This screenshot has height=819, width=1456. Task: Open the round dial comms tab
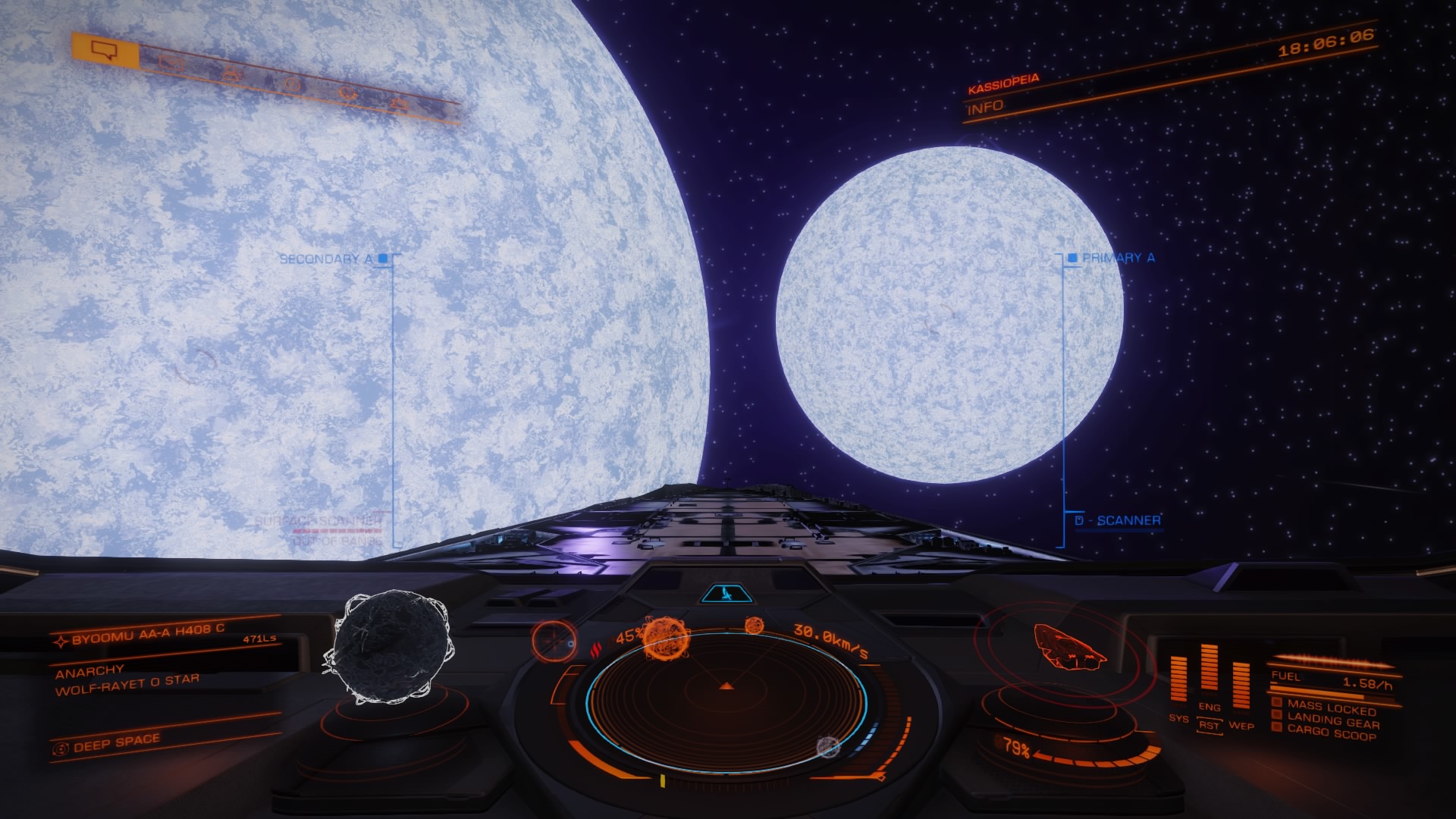[x=293, y=85]
